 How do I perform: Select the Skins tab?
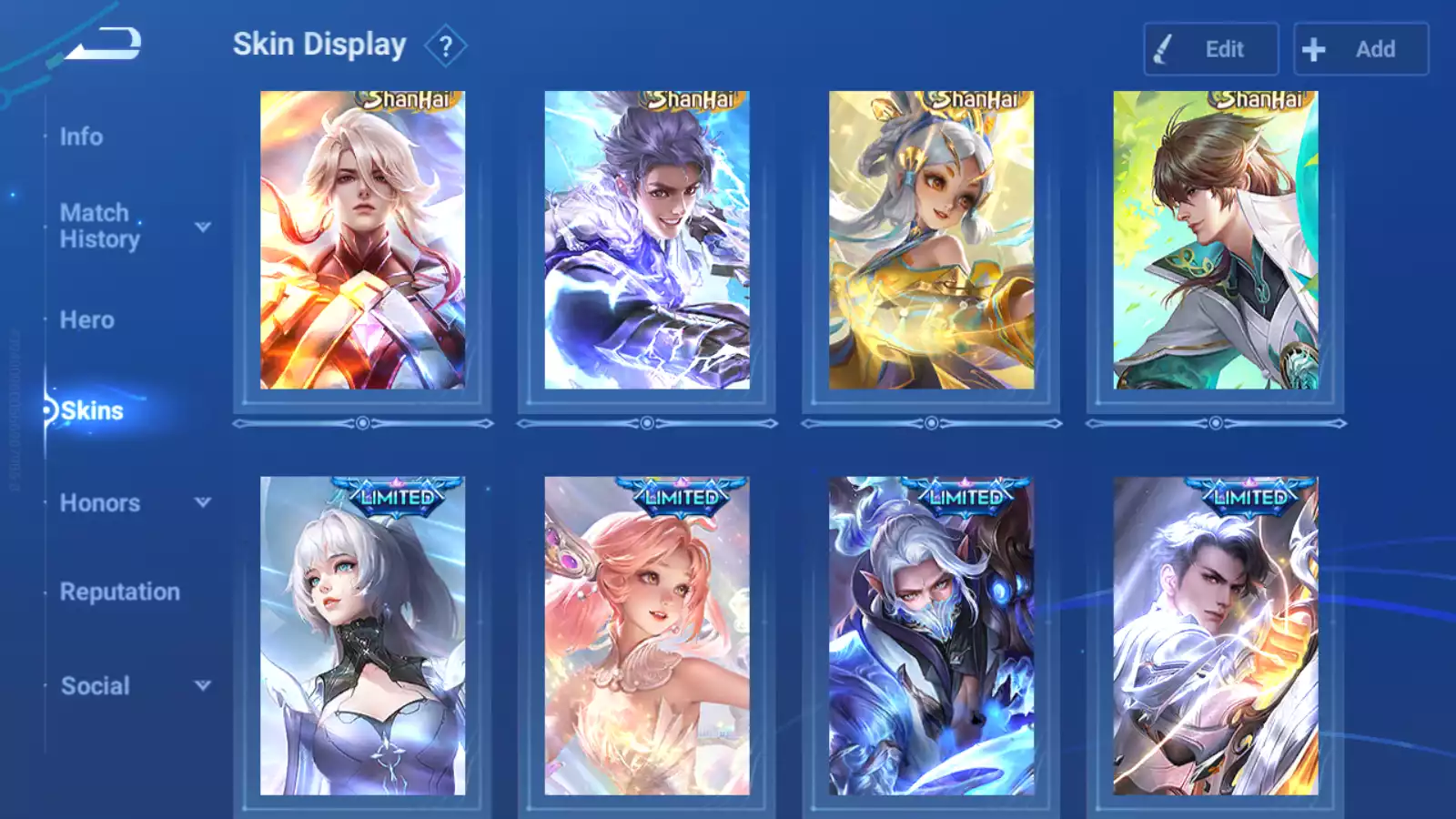(x=91, y=410)
